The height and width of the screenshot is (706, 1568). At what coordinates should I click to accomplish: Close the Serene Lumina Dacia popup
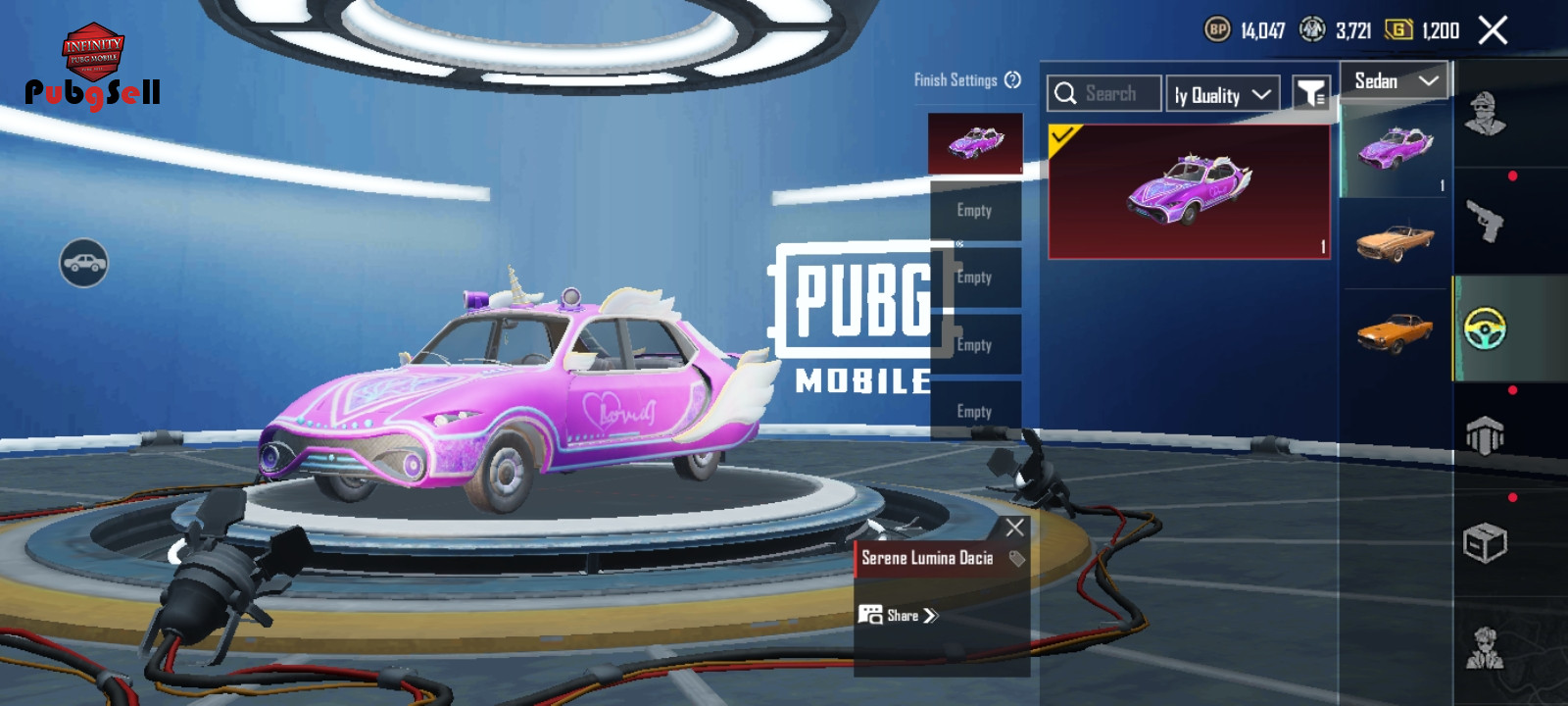click(1014, 528)
